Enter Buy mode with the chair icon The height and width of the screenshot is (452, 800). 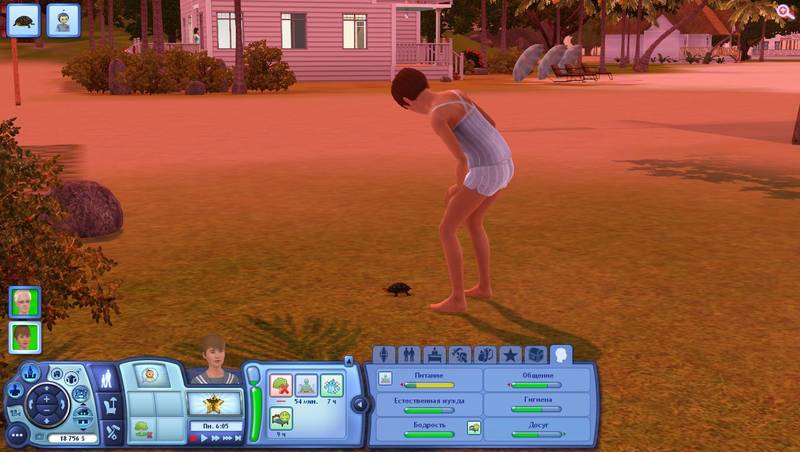[x=111, y=407]
